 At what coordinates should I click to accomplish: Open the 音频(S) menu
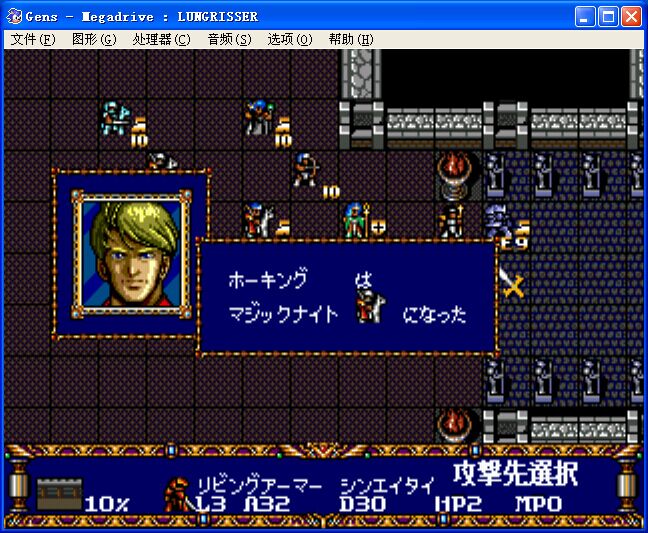229,40
